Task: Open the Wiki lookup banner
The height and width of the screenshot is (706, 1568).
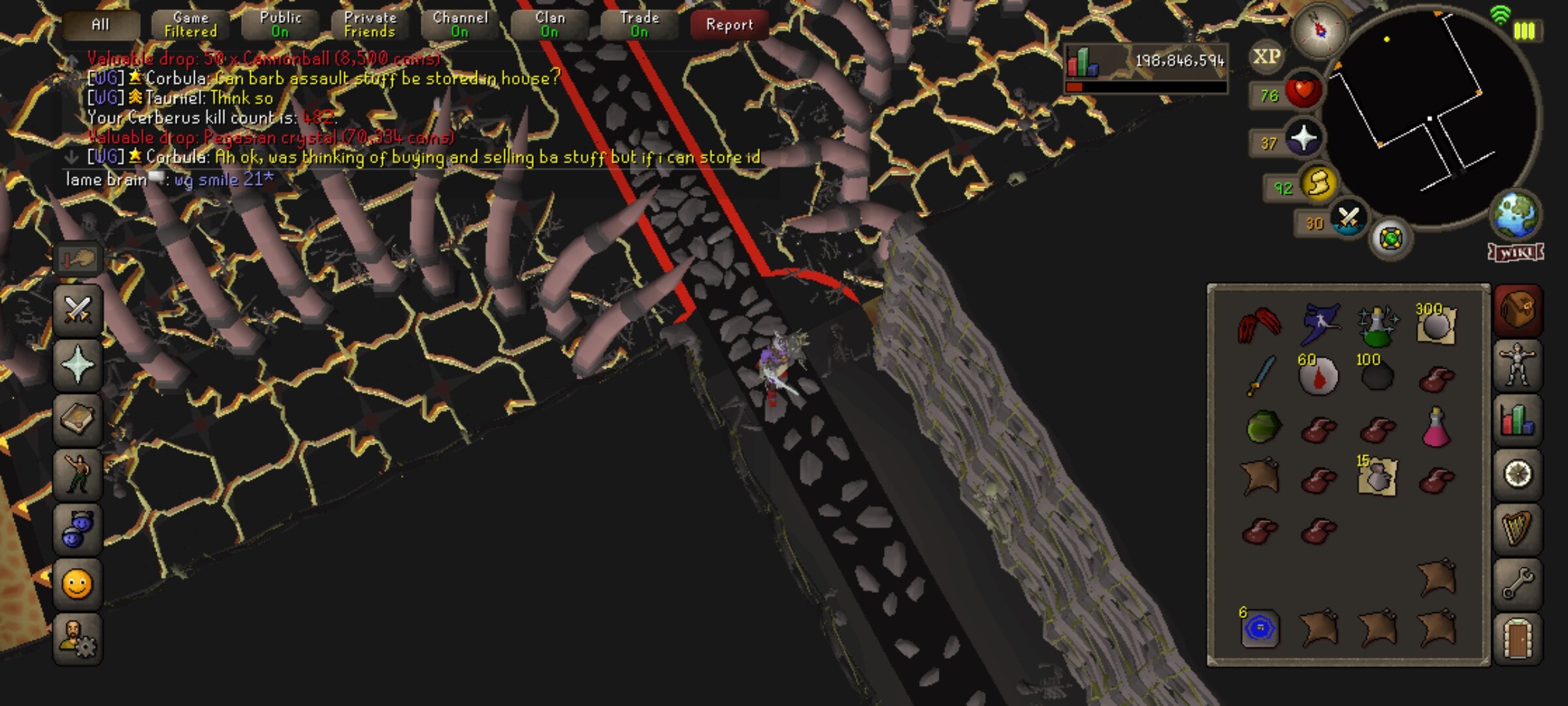Action: tap(1516, 252)
